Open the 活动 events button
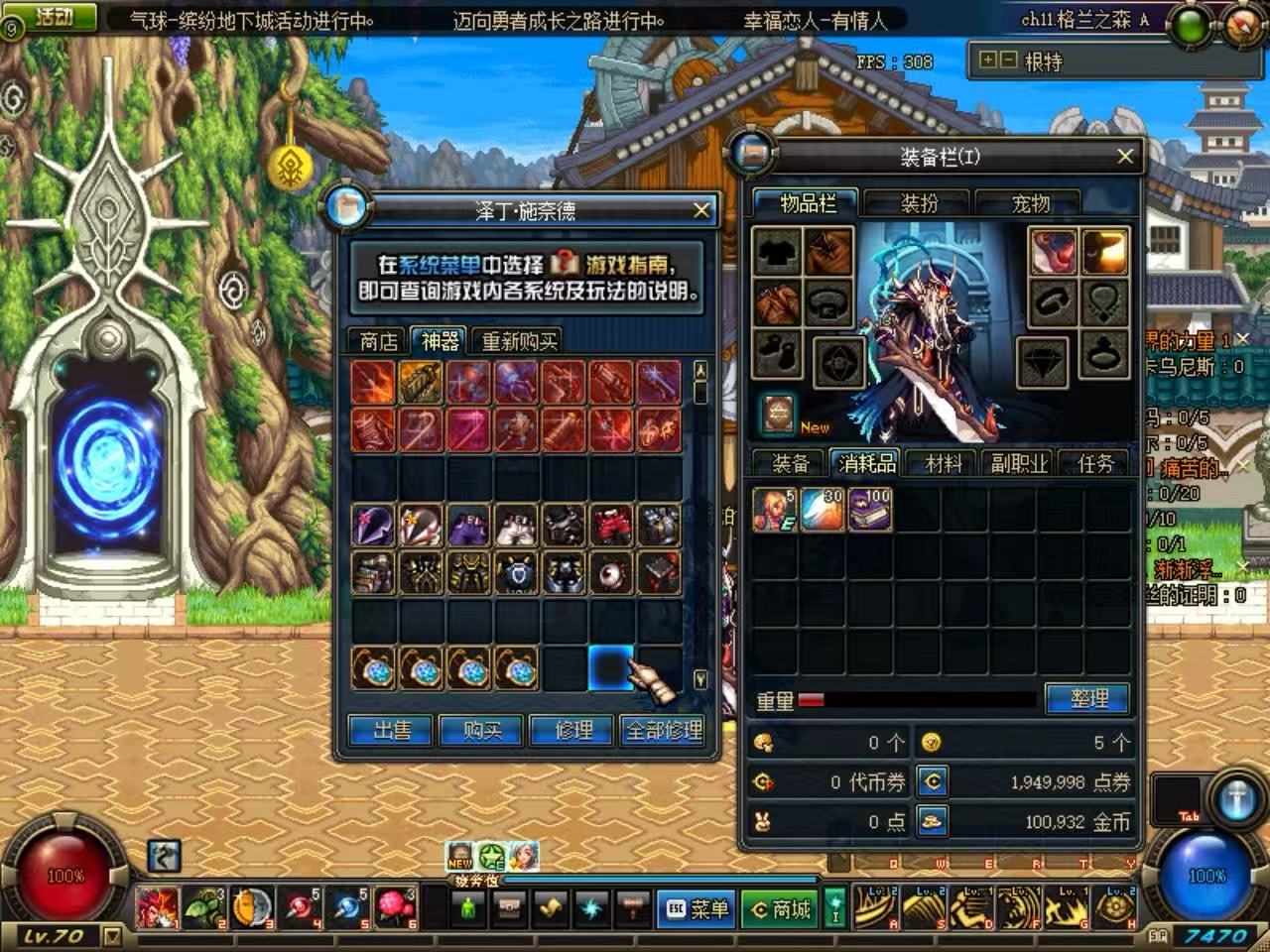 [54, 17]
